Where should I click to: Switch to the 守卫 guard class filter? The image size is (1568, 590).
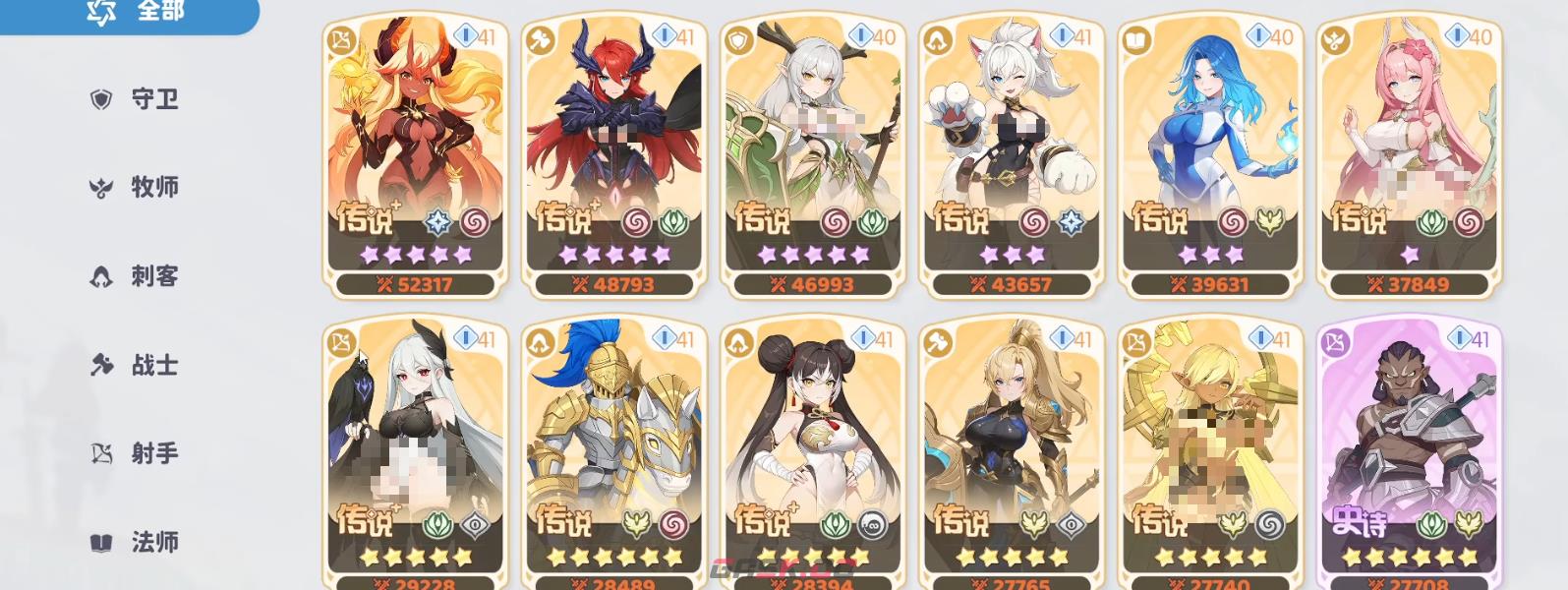[136, 99]
